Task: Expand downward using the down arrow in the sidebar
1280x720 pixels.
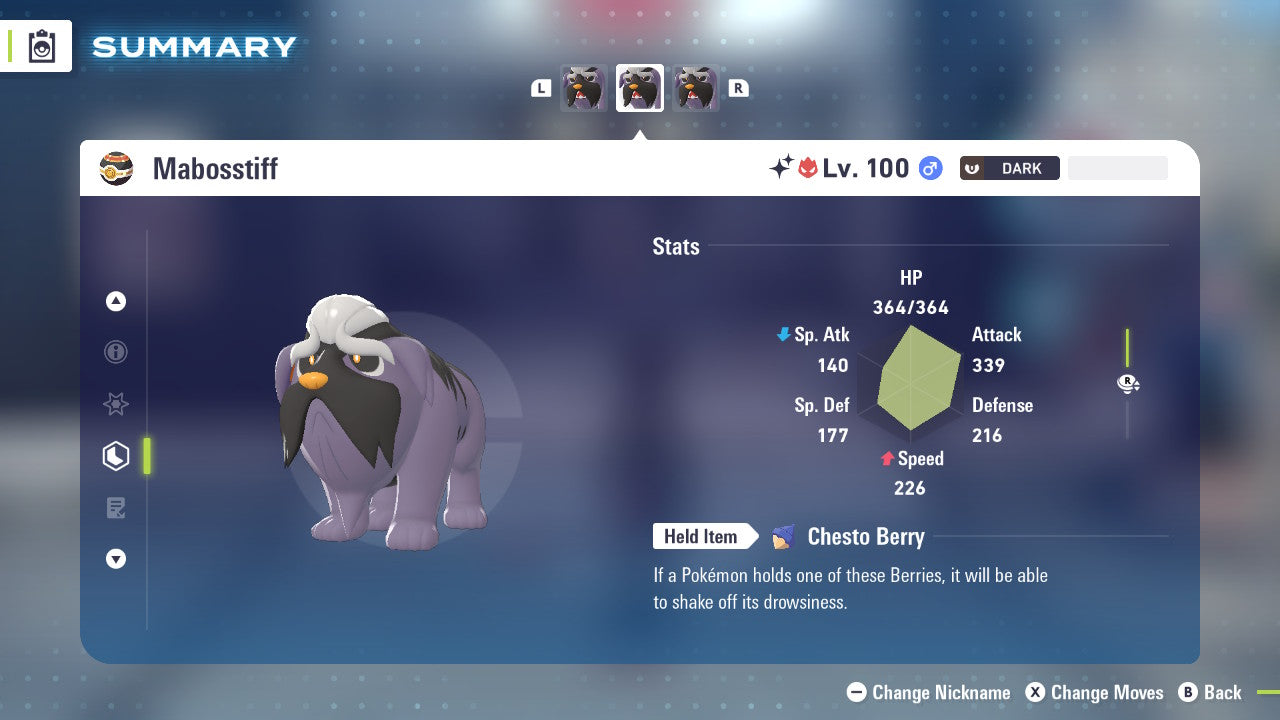Action: 116,559
